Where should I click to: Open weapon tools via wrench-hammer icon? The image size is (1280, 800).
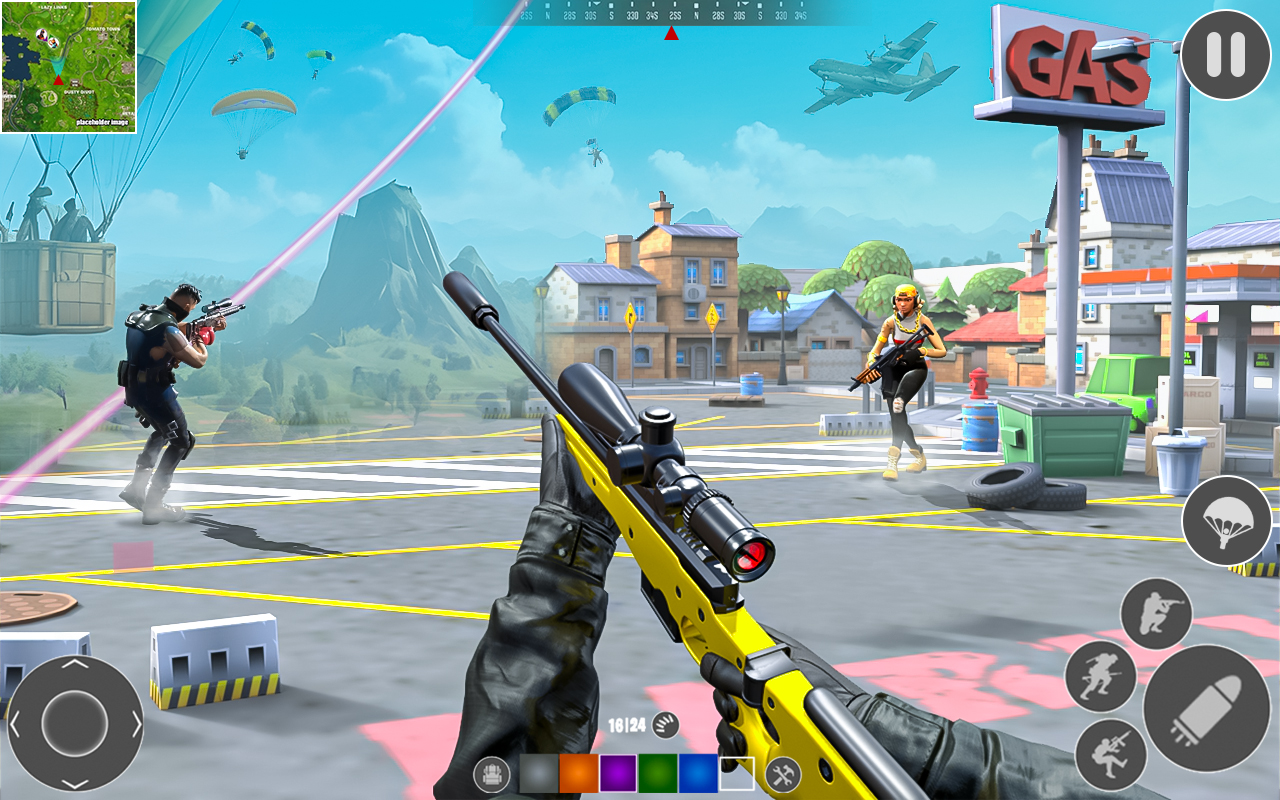click(x=782, y=772)
